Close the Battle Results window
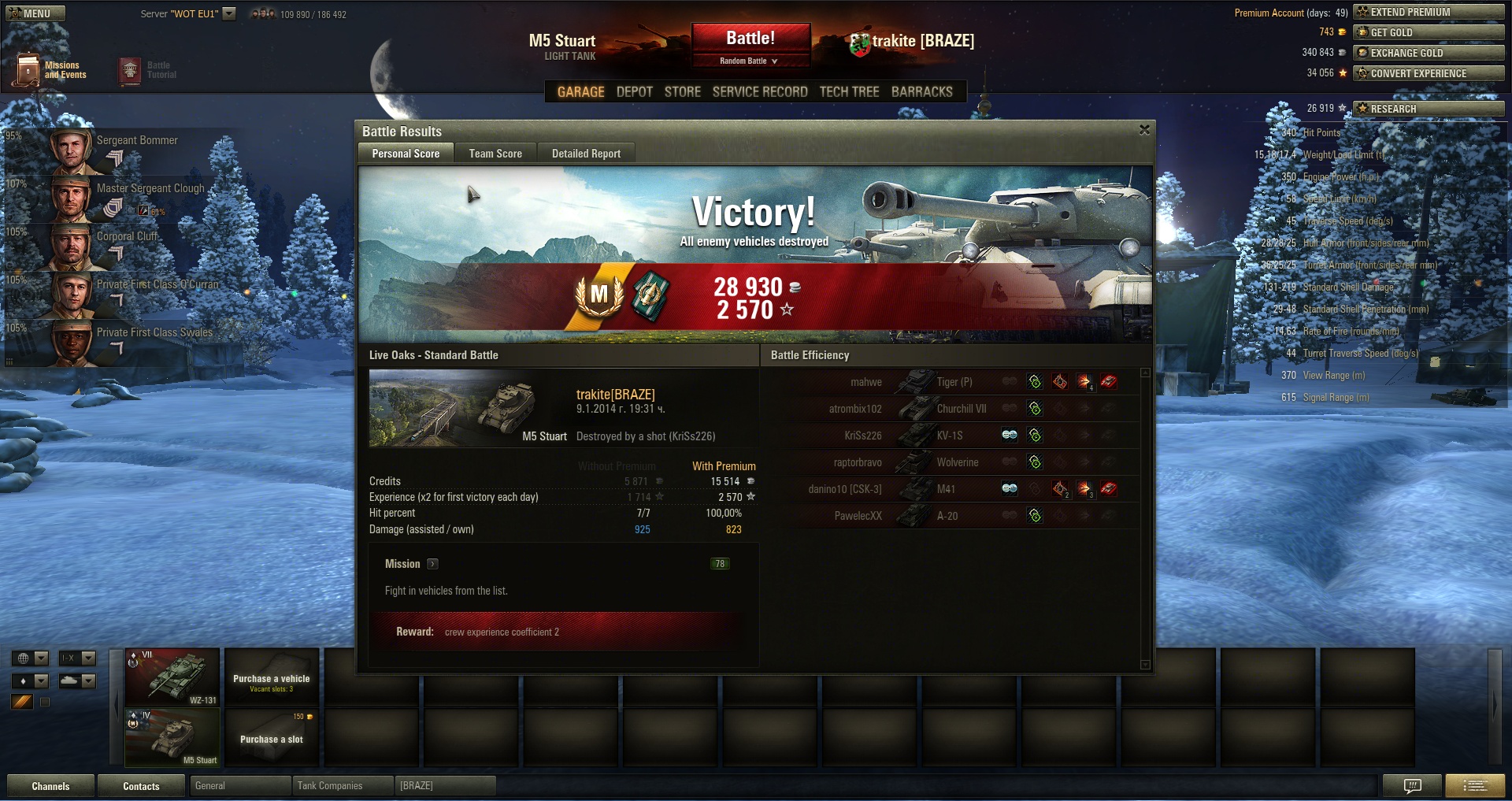The height and width of the screenshot is (801, 1512). 1144,130
